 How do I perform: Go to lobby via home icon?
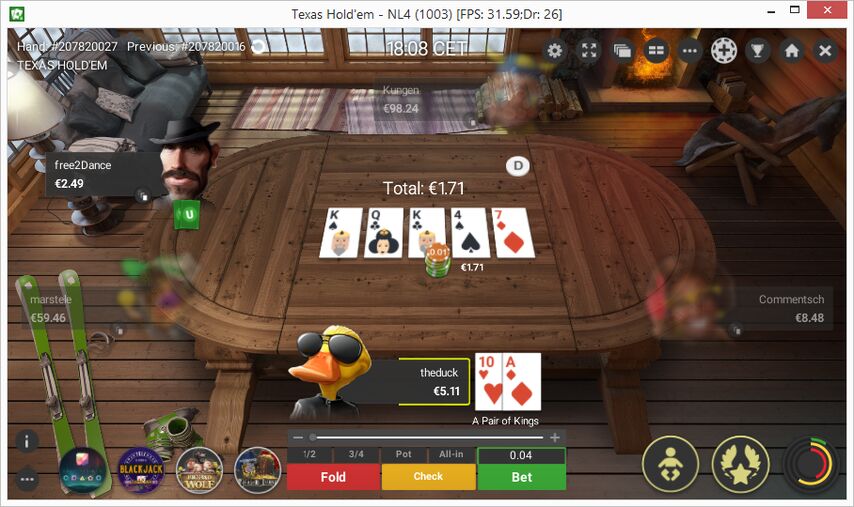(x=792, y=51)
